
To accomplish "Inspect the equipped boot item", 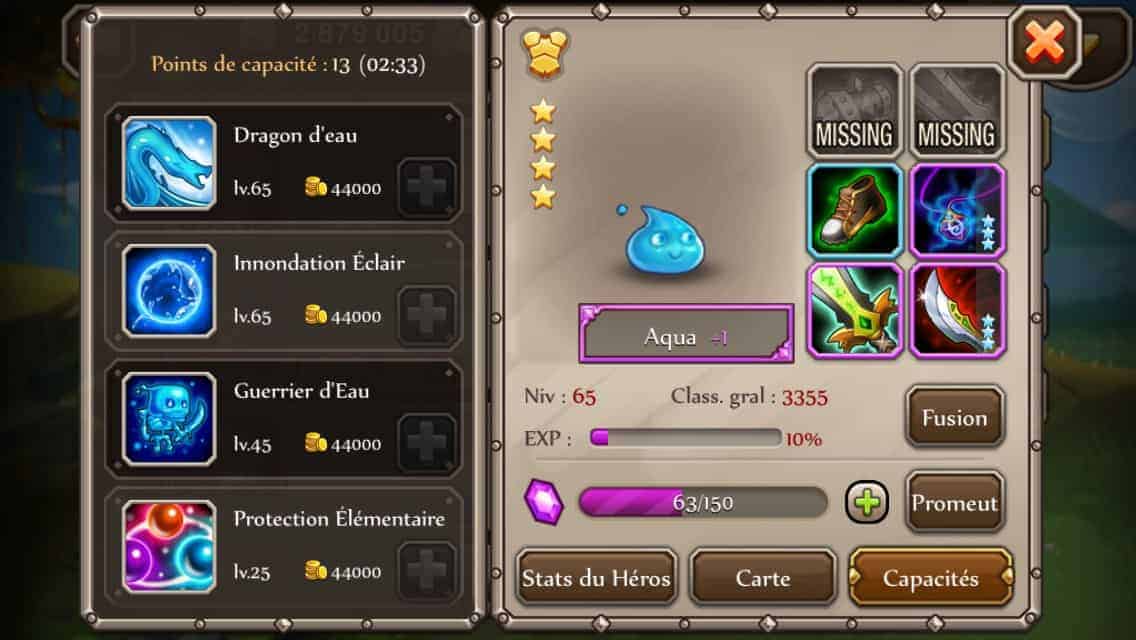I will [x=855, y=211].
